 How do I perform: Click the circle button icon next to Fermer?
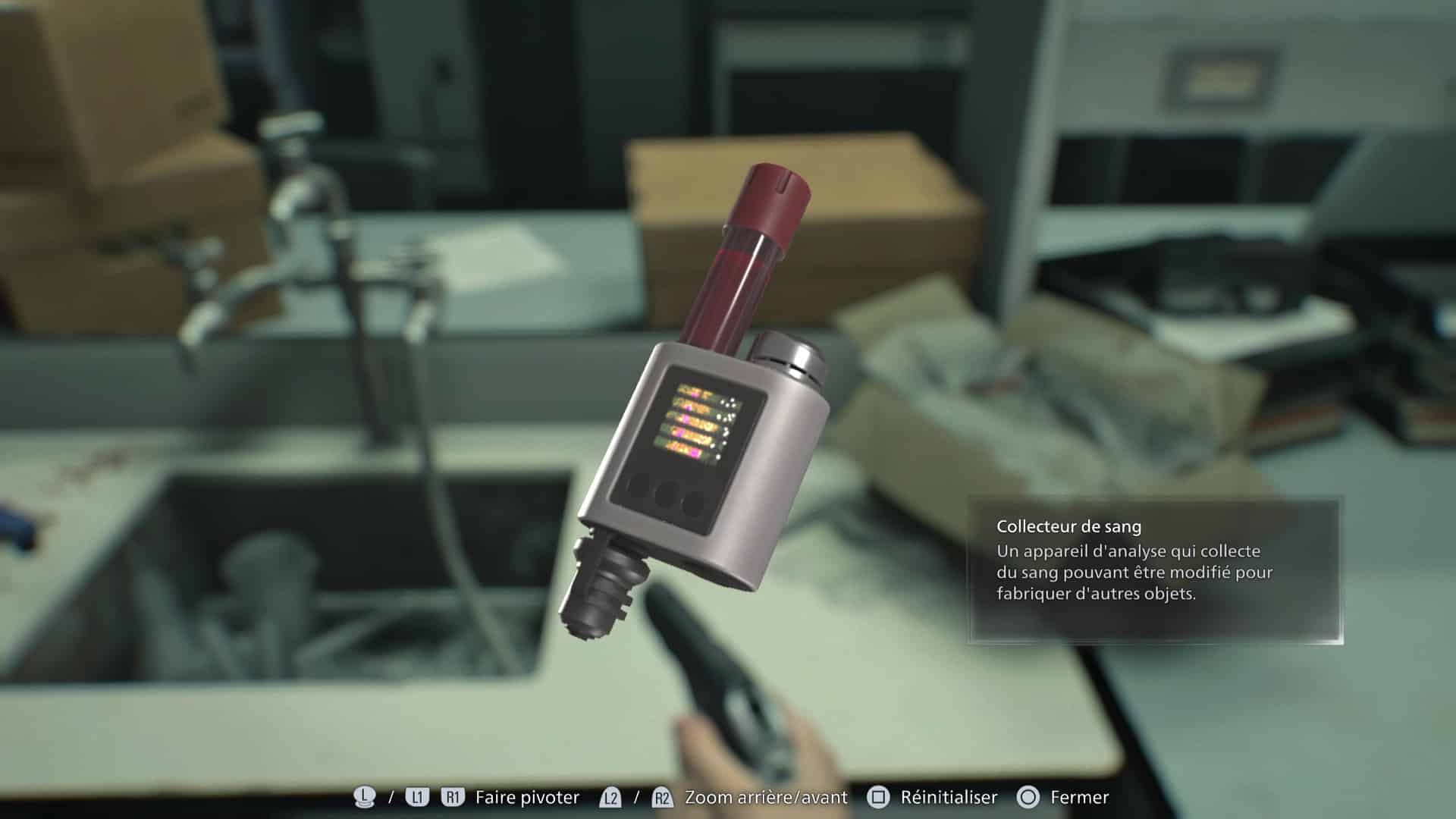(1029, 797)
